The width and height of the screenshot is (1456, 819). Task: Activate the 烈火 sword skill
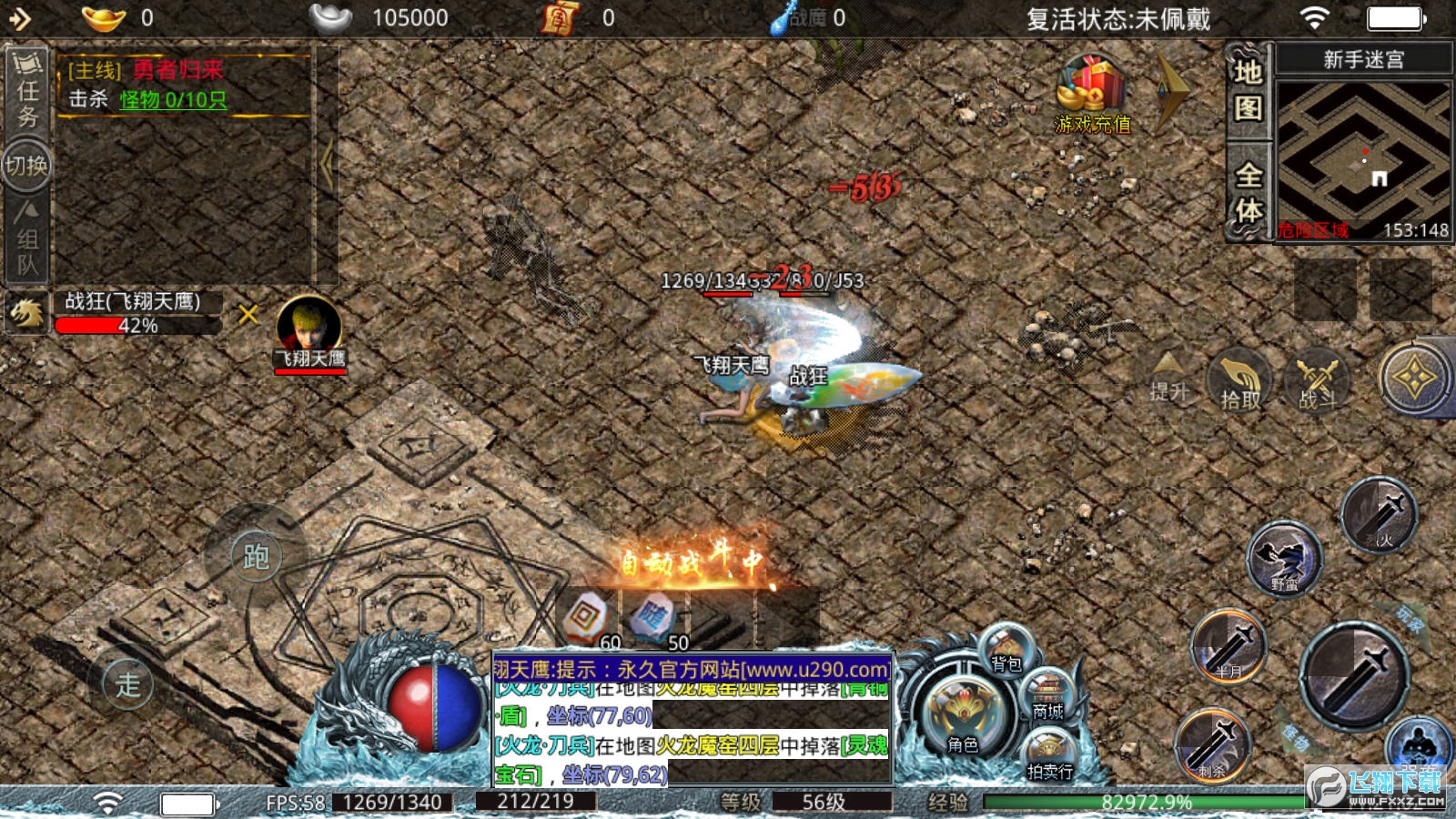pos(1380,516)
